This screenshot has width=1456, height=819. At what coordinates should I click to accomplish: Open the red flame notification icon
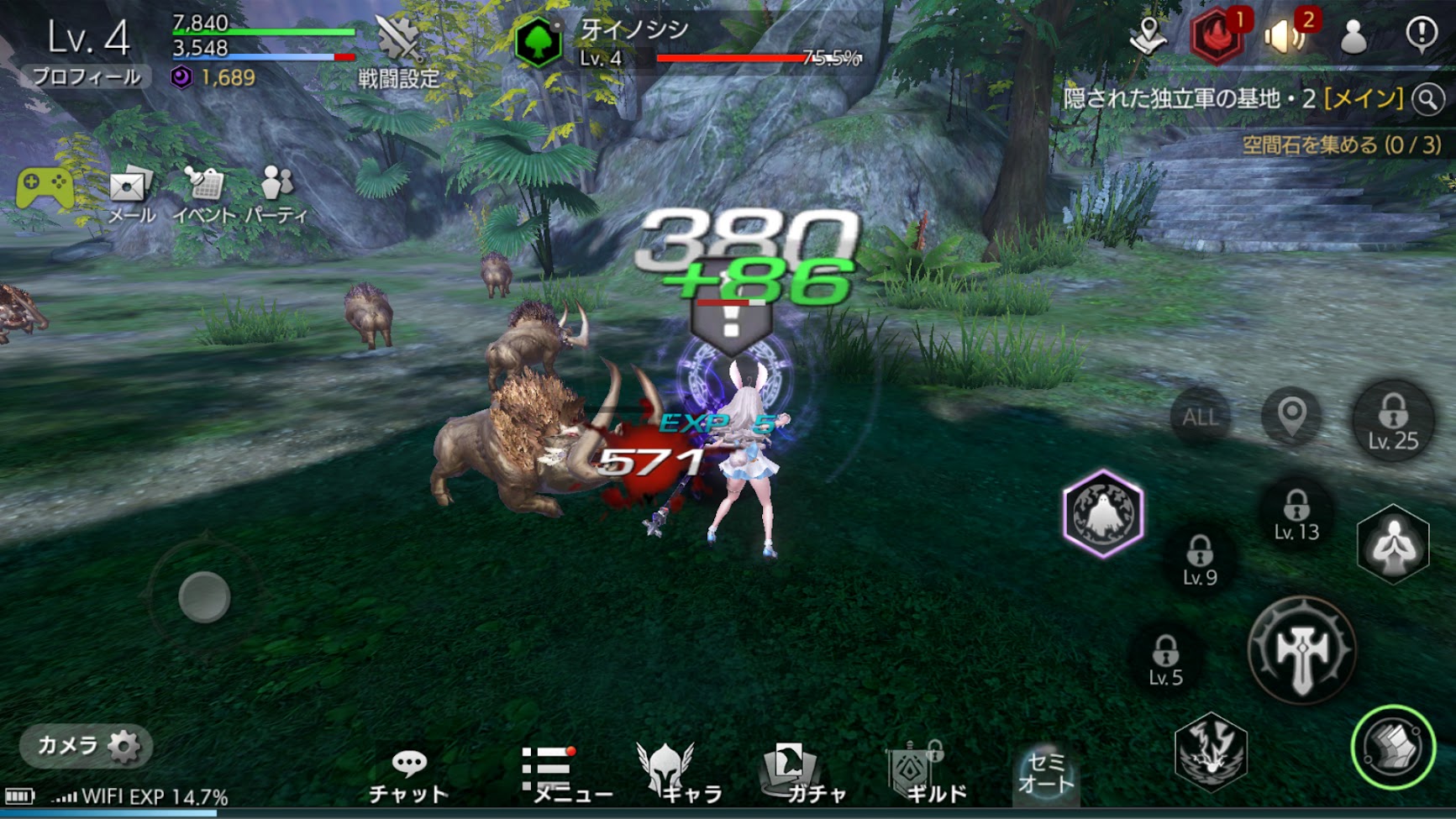pos(1216,36)
